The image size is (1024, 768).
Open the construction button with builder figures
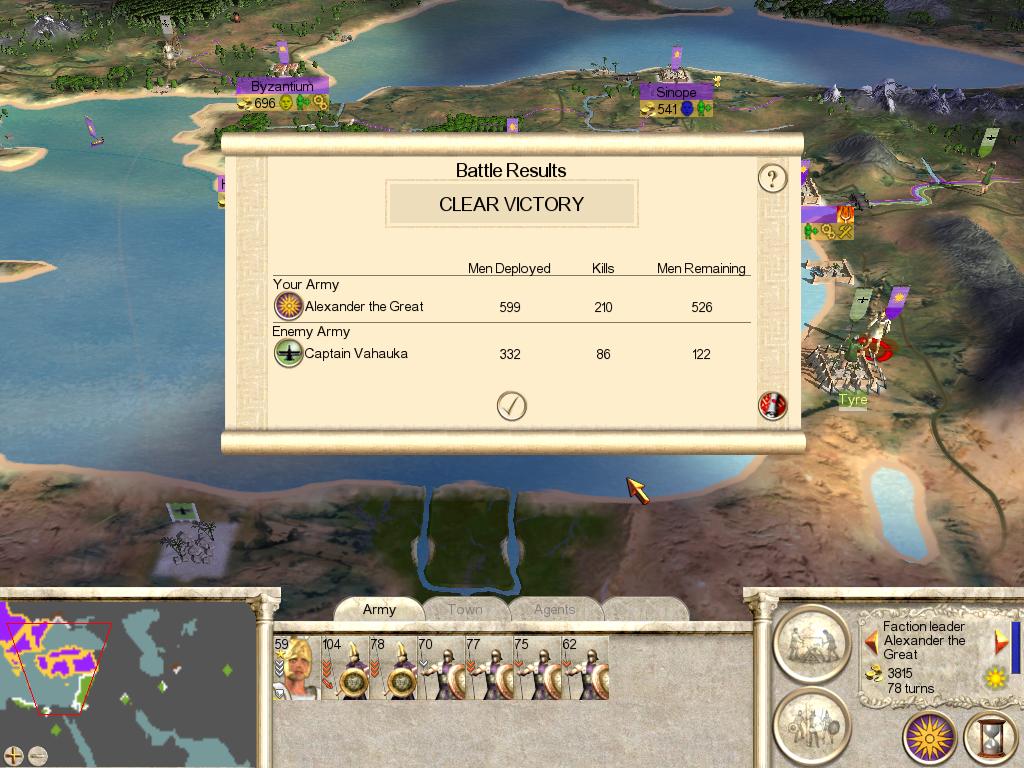(812, 641)
